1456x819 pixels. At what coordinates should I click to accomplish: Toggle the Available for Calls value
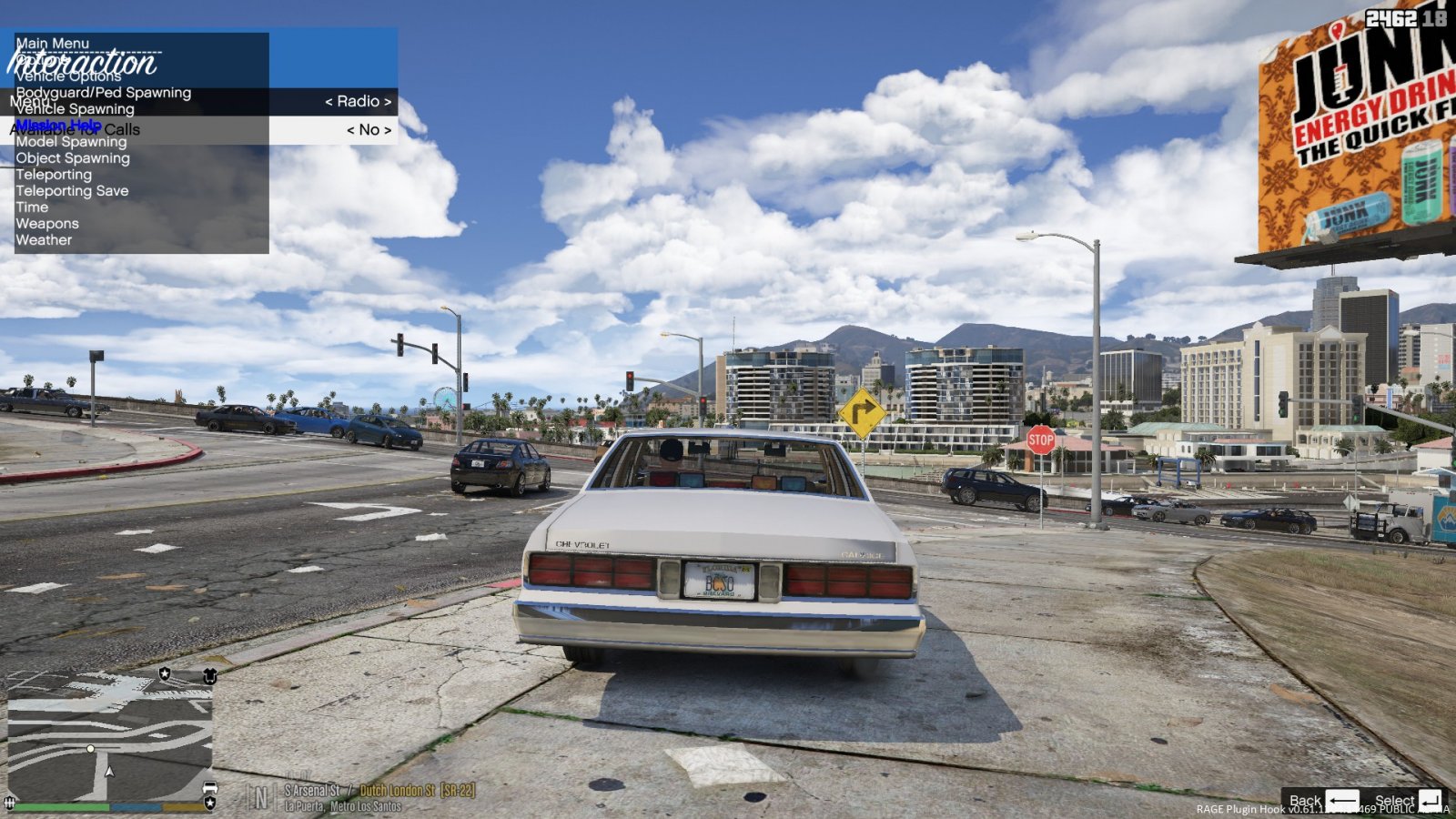point(369,130)
